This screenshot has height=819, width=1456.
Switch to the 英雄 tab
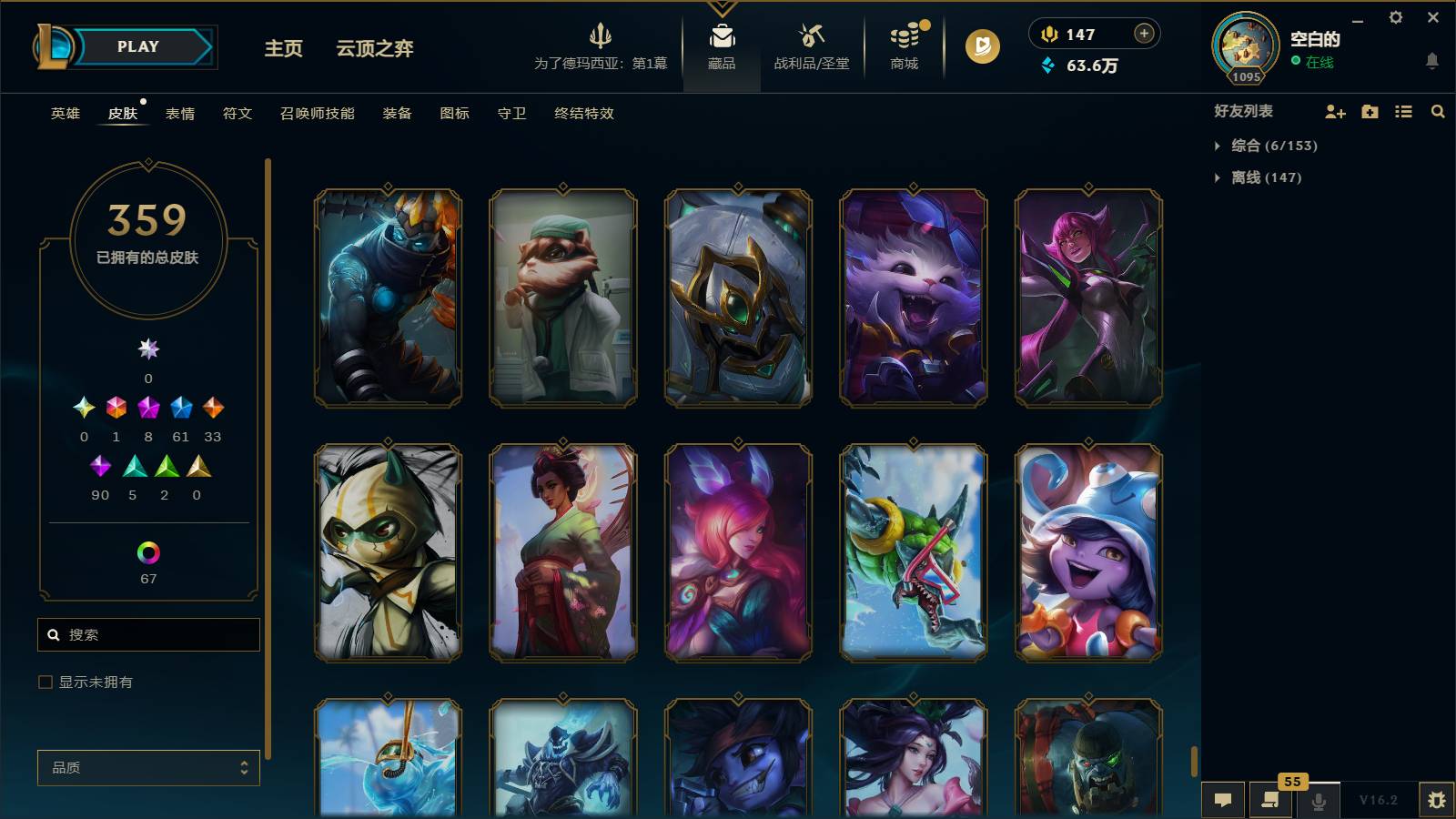click(x=64, y=114)
